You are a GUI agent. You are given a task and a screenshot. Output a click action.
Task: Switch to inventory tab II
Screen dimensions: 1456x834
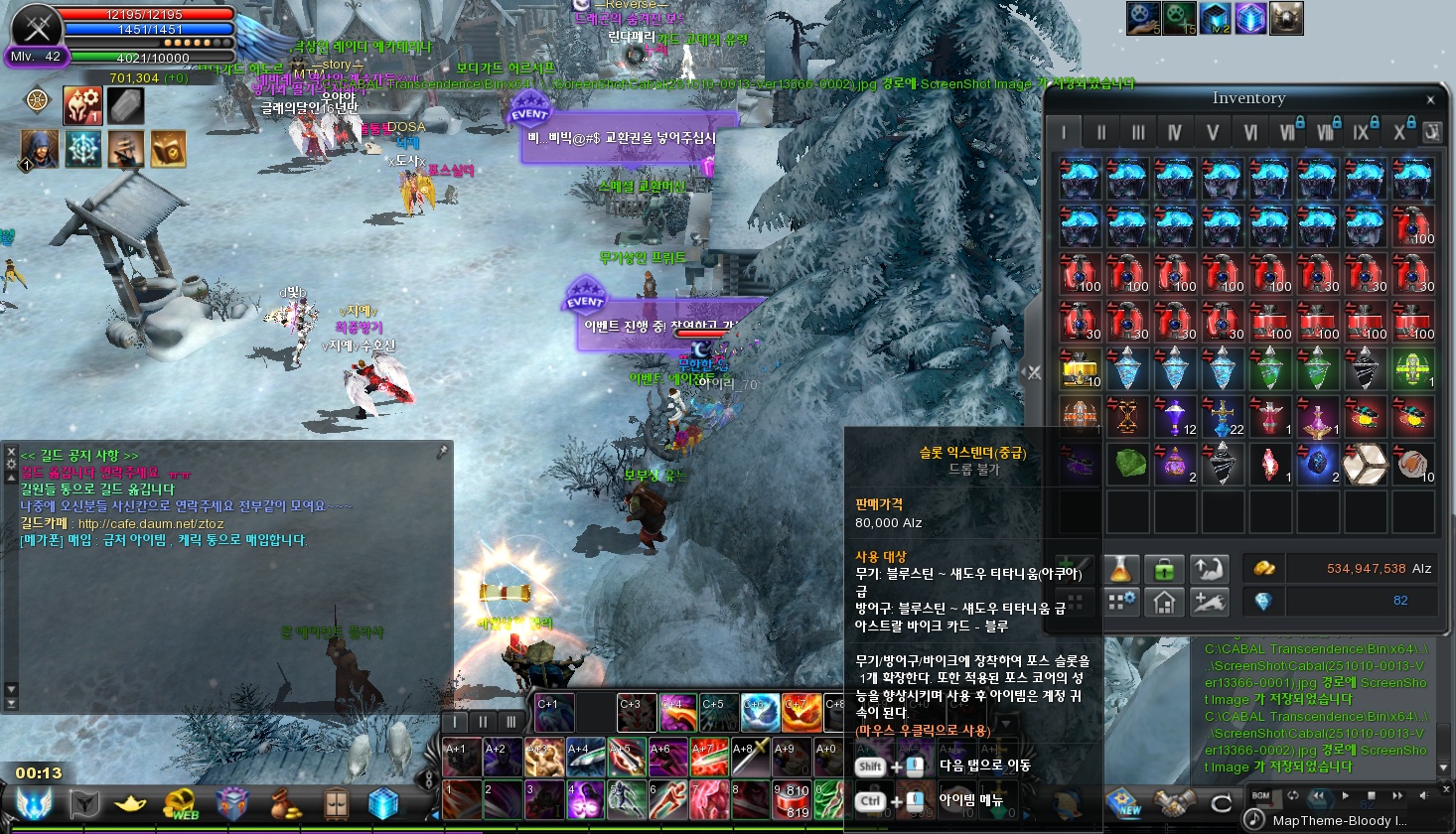[1100, 132]
